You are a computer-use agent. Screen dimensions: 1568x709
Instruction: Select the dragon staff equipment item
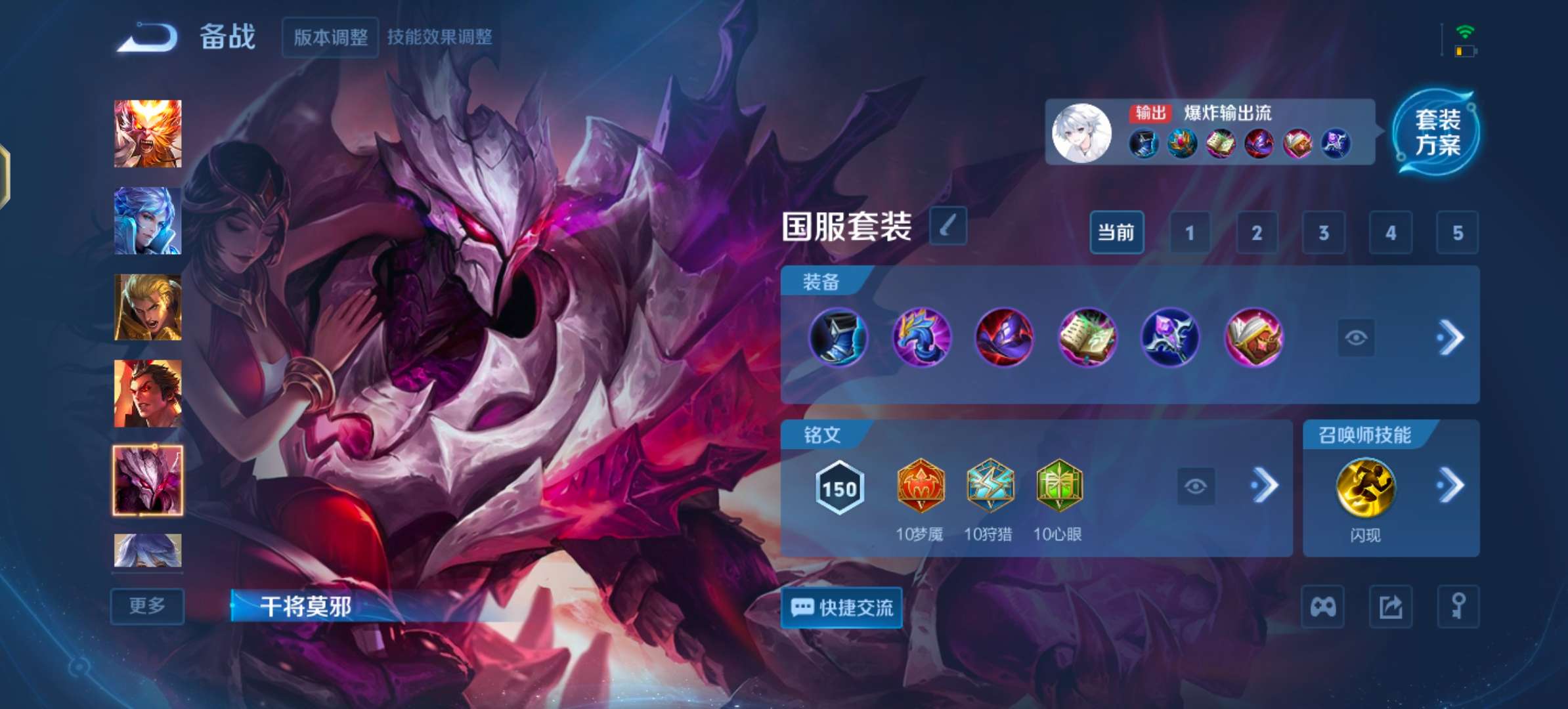point(922,337)
